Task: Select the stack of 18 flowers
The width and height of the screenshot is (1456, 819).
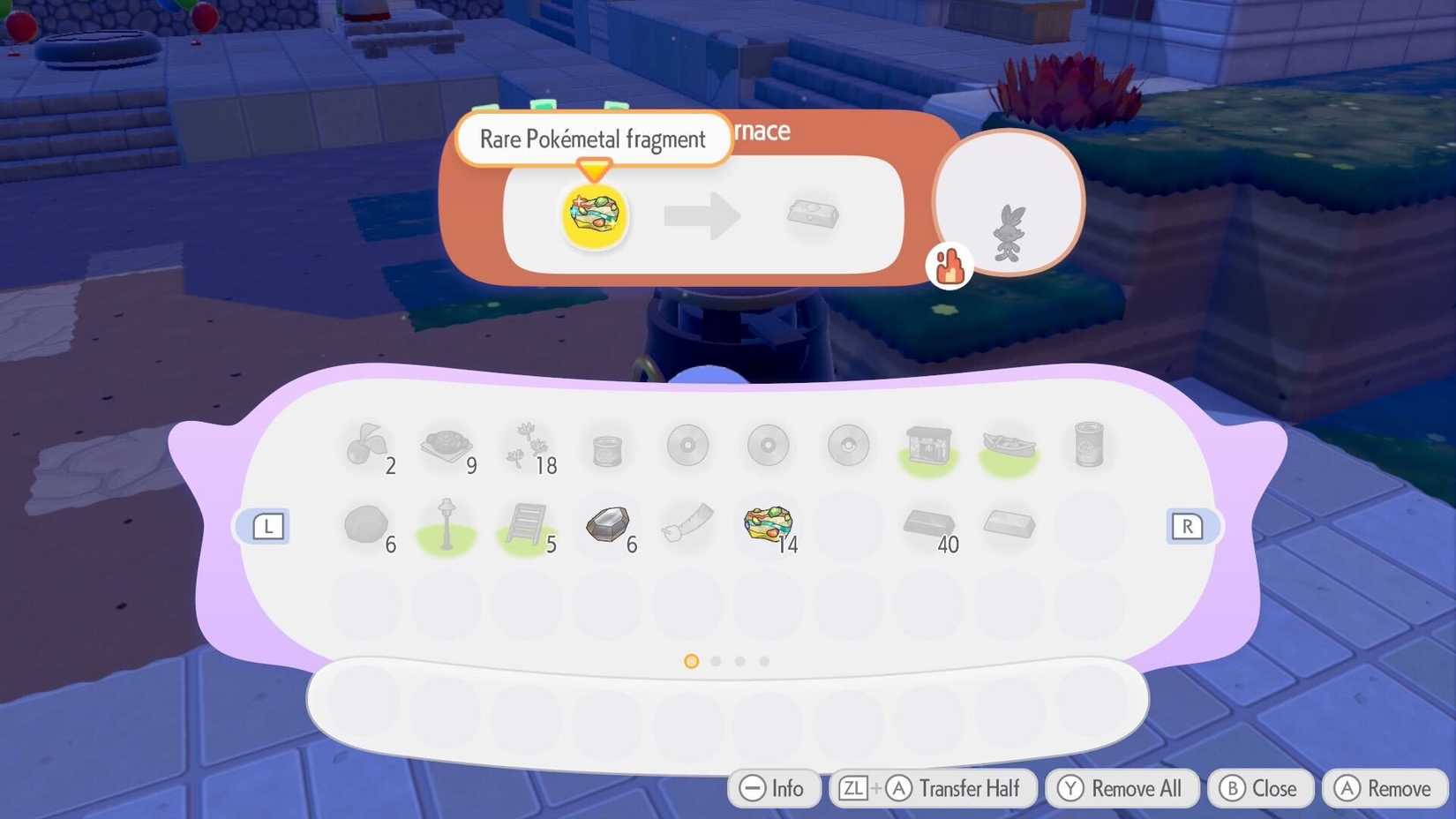Action: pyautogui.click(x=527, y=446)
